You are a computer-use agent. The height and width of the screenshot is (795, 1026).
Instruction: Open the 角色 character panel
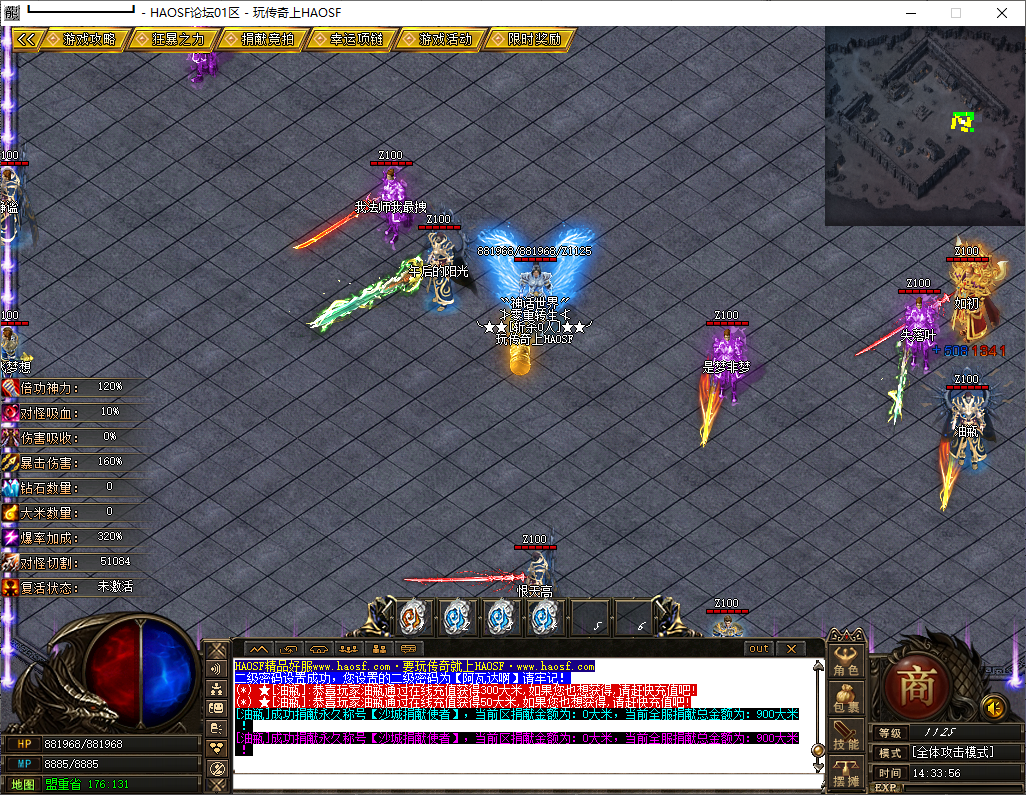(846, 662)
